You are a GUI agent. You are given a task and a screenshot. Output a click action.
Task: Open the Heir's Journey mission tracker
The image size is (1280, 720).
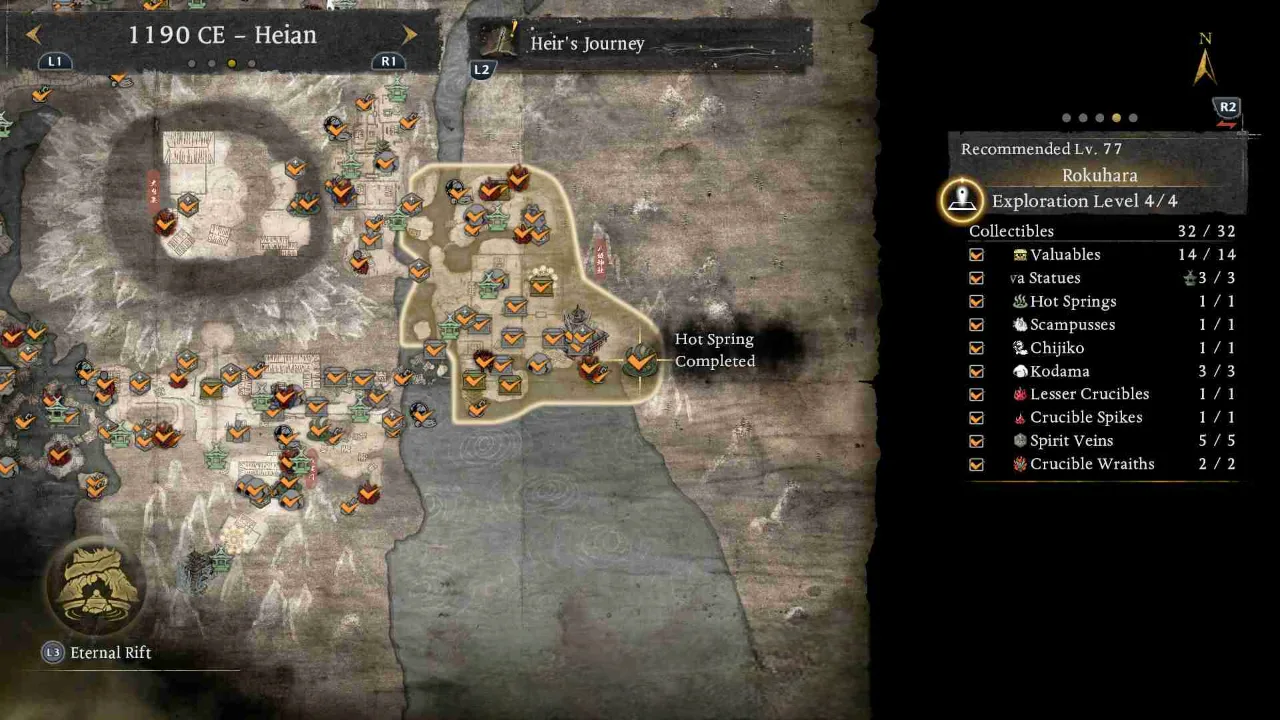587,44
